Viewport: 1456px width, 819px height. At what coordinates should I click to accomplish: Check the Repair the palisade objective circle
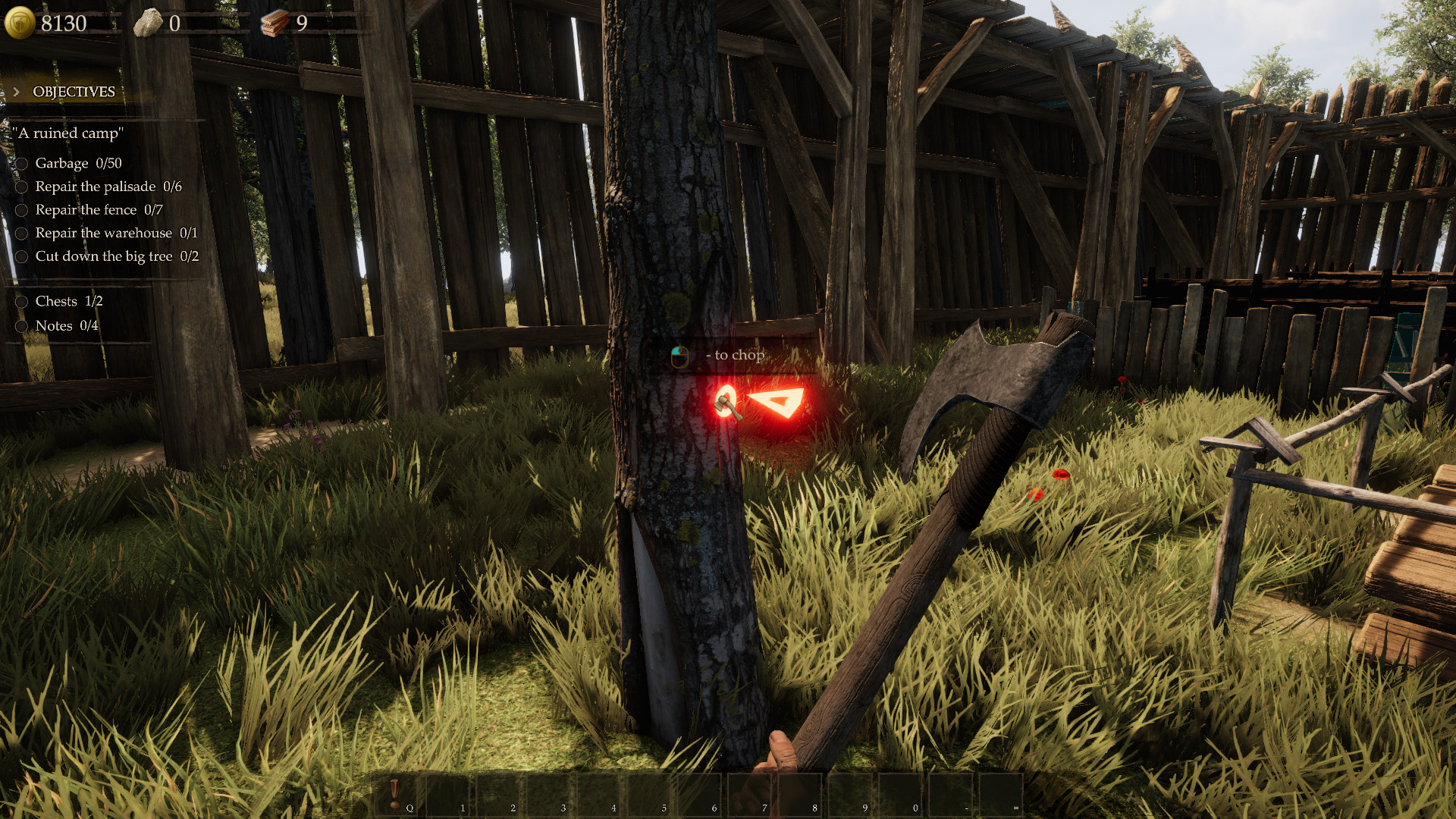(21, 187)
